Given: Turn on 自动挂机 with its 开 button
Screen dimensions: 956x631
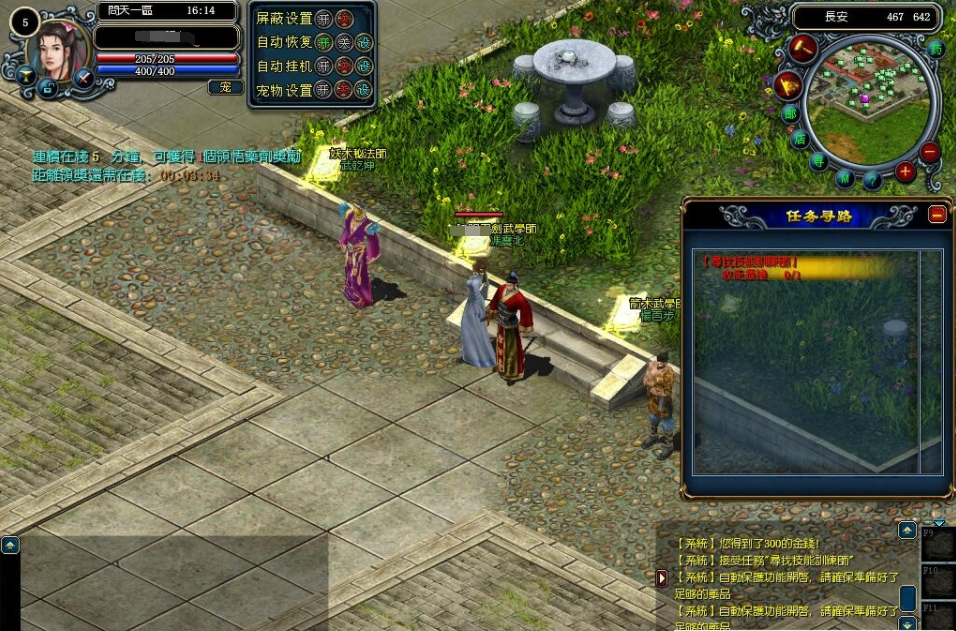Looking at the screenshot, I should pyautogui.click(x=323, y=66).
